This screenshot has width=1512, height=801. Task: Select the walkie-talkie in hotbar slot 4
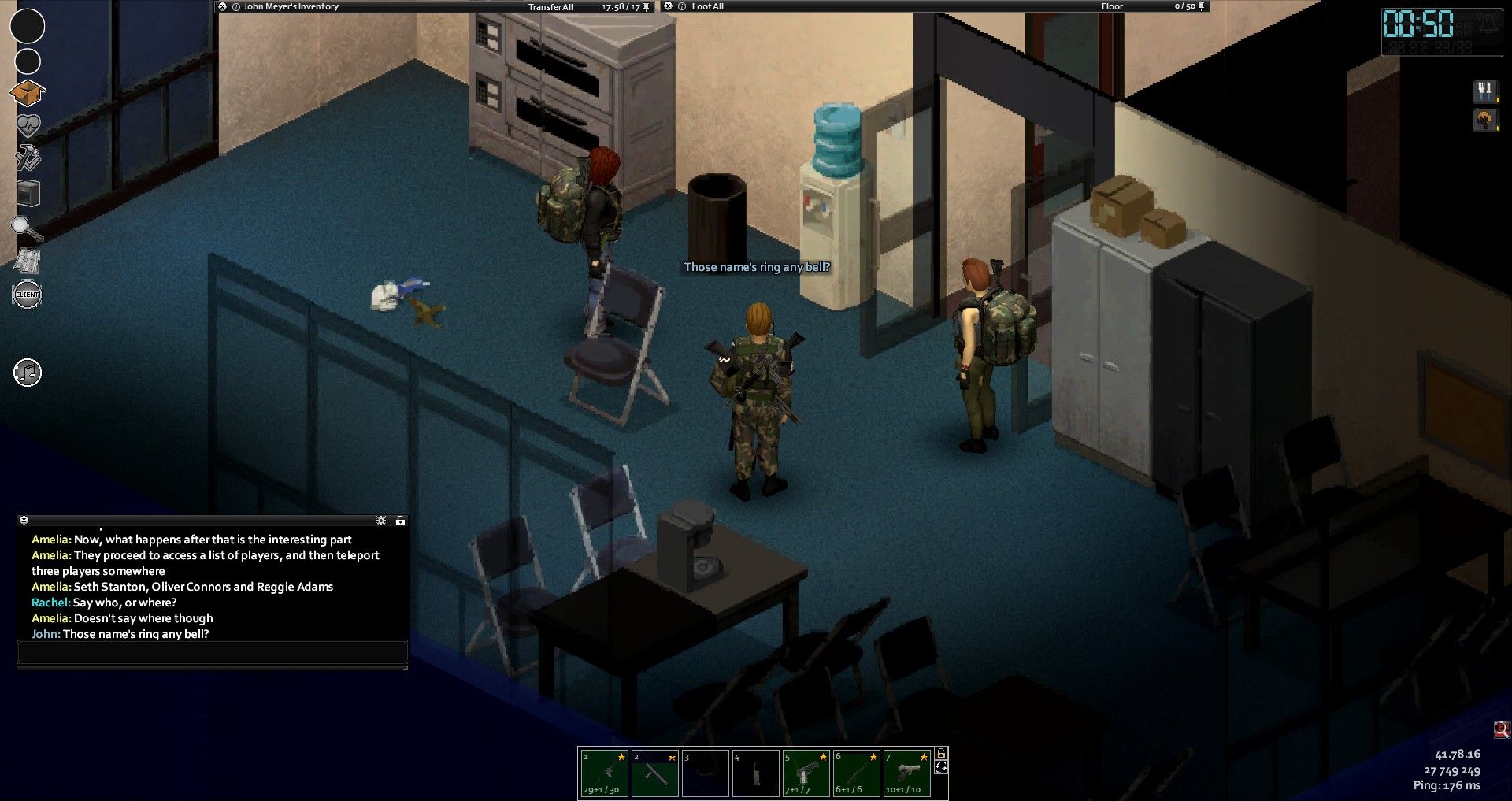(755, 773)
